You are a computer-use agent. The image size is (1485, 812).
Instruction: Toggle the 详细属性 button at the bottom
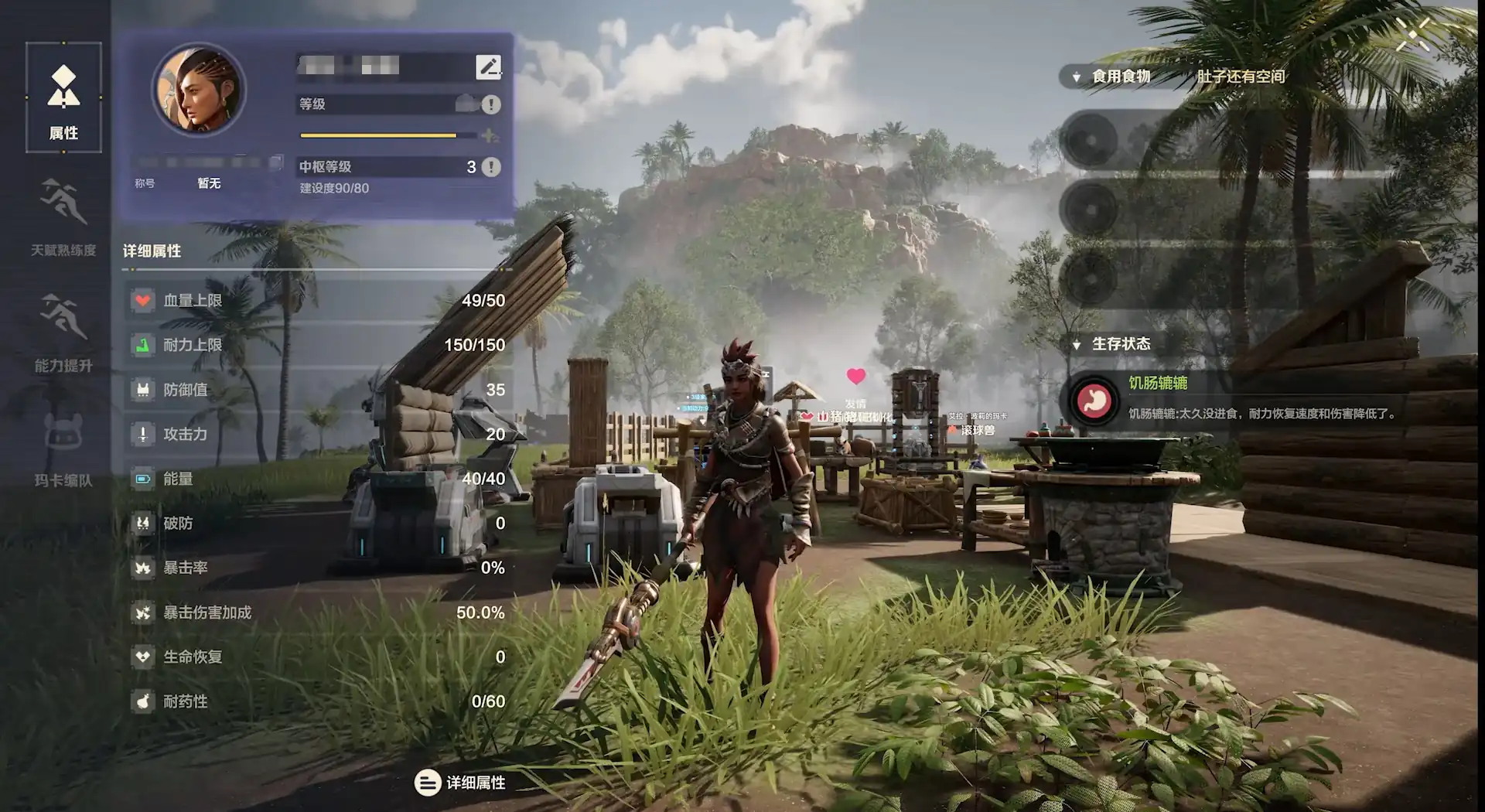click(460, 783)
